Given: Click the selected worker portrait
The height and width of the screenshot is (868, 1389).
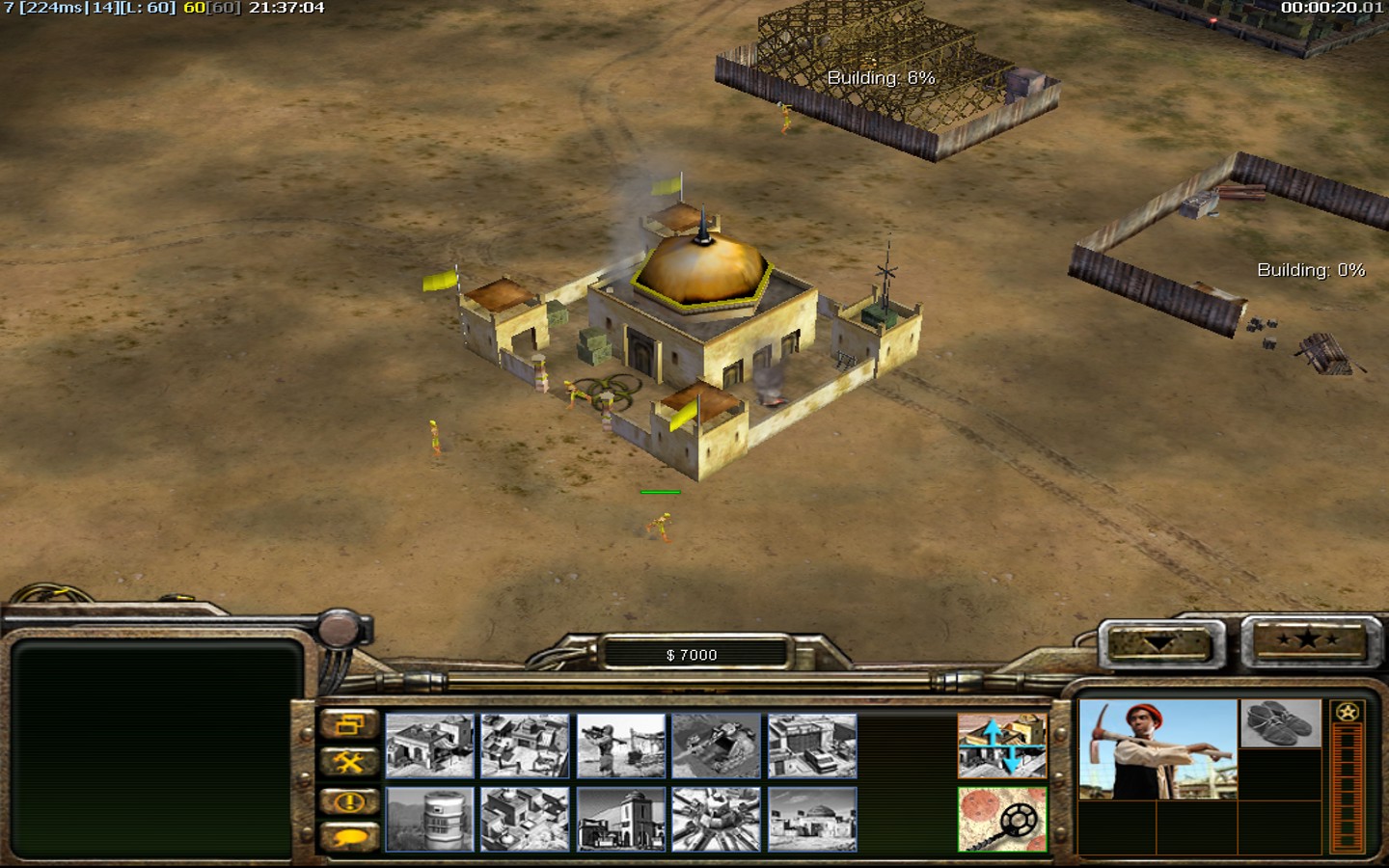Looking at the screenshot, I should pos(1157,750).
